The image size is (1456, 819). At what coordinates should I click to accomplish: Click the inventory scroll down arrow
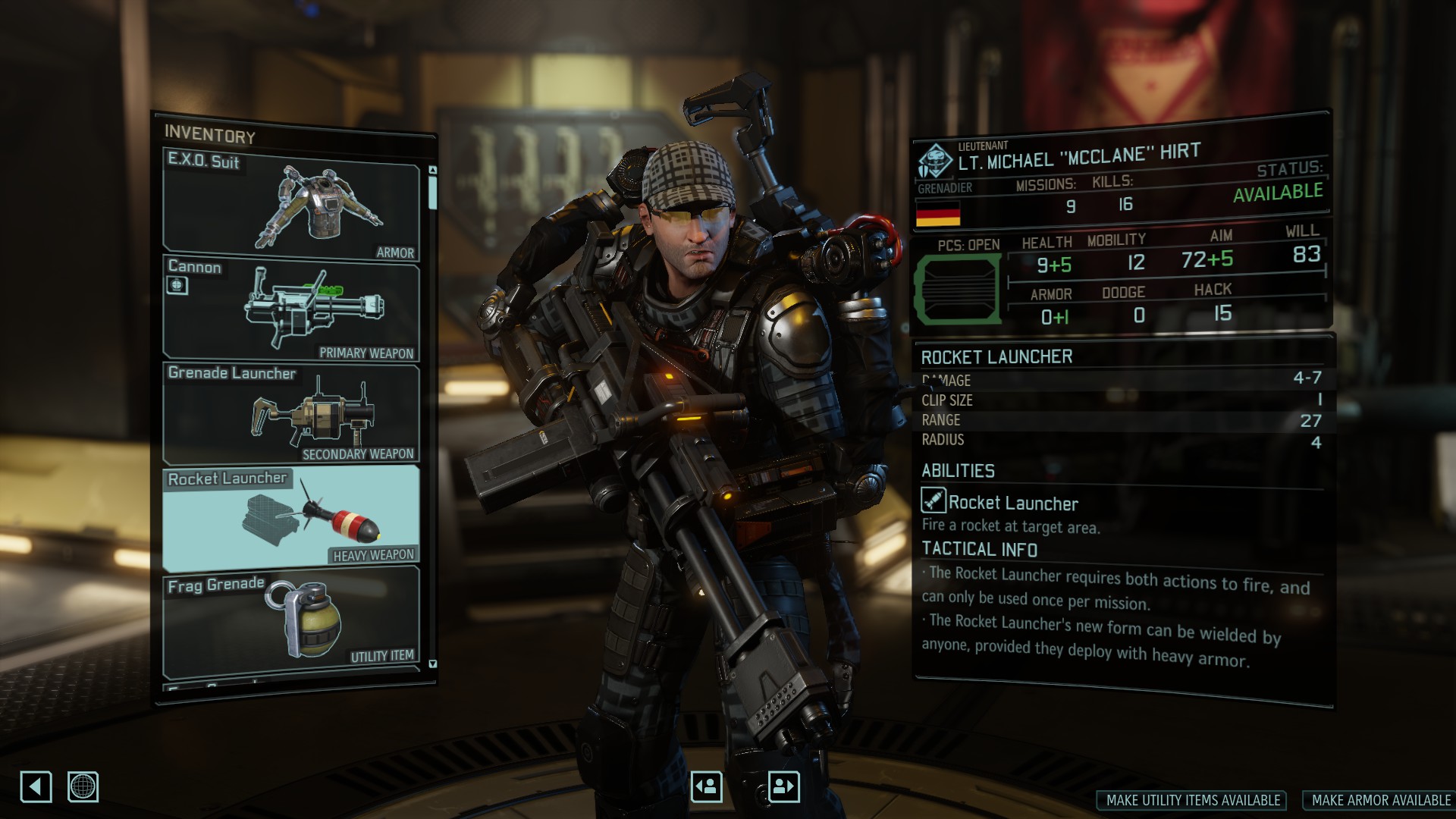click(433, 664)
